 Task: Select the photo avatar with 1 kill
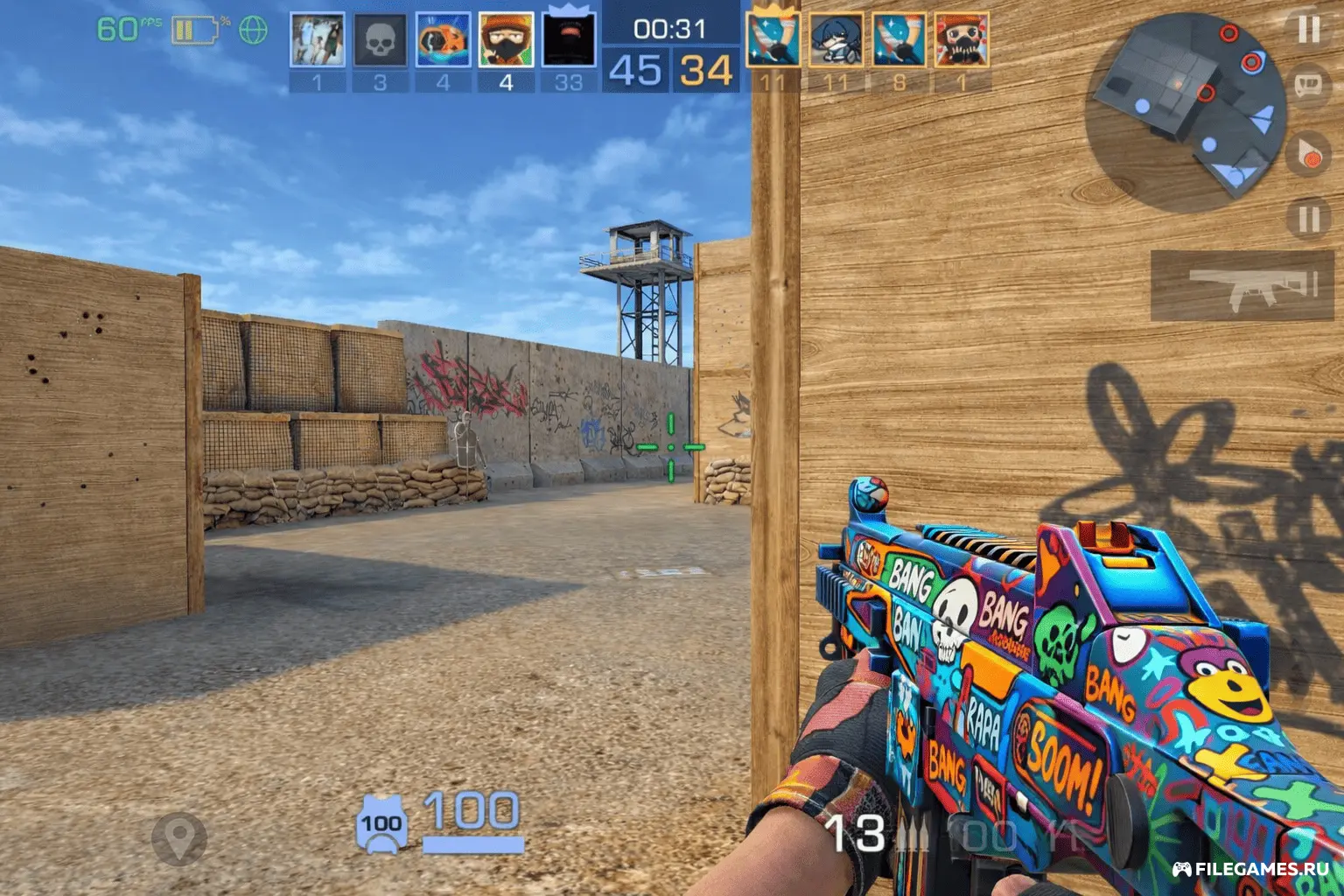pos(317,40)
